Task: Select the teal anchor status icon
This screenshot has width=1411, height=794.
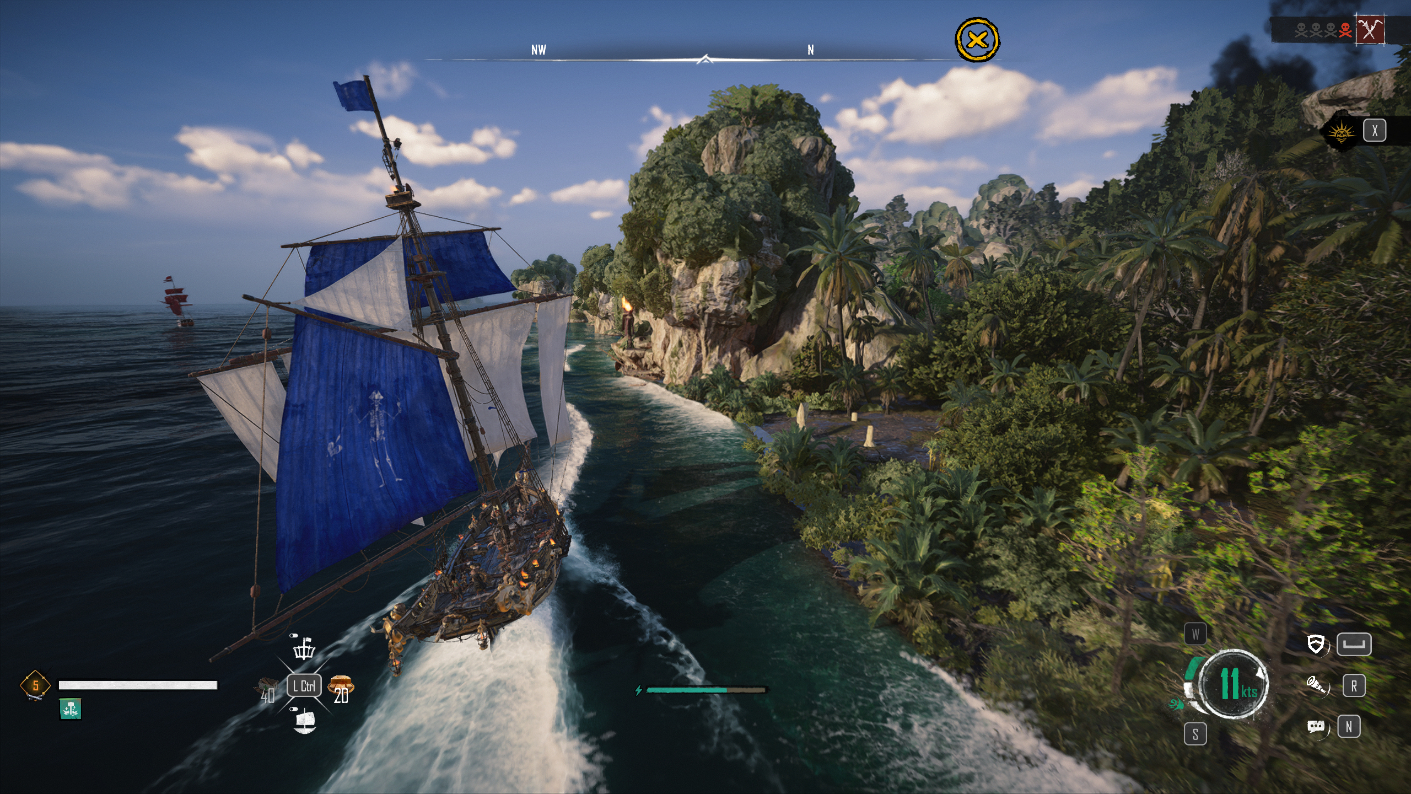Action: [70, 708]
